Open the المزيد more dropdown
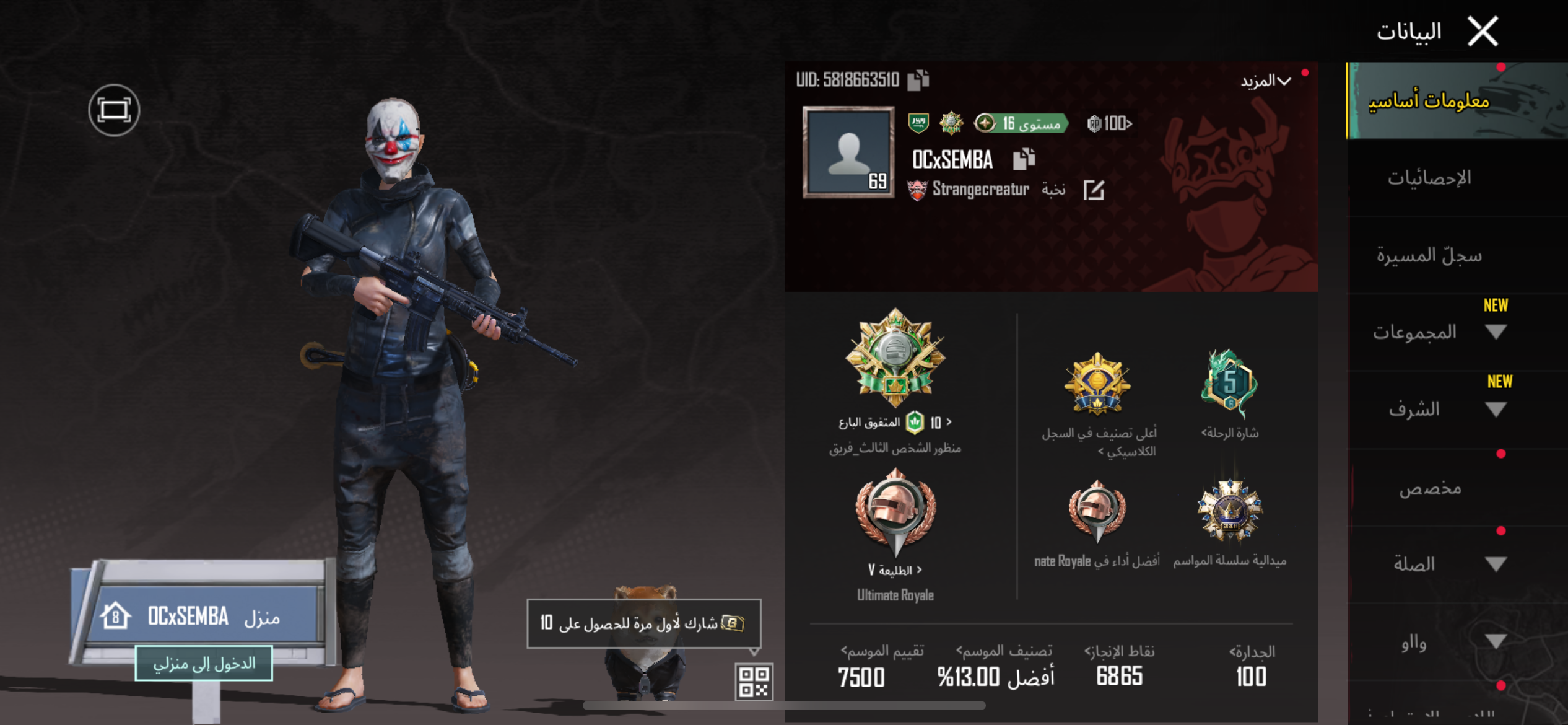The height and width of the screenshot is (725, 1568). pos(1266,81)
